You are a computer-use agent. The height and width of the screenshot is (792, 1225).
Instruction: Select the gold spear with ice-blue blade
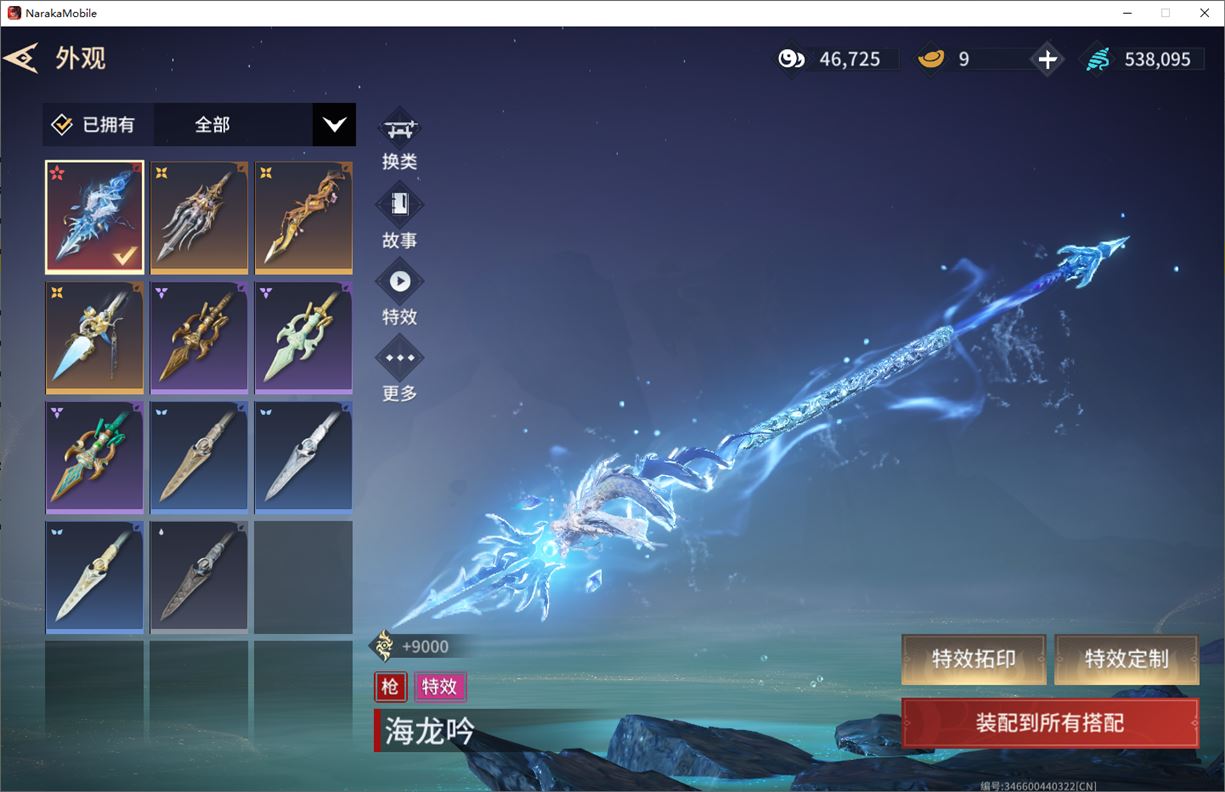[95, 337]
